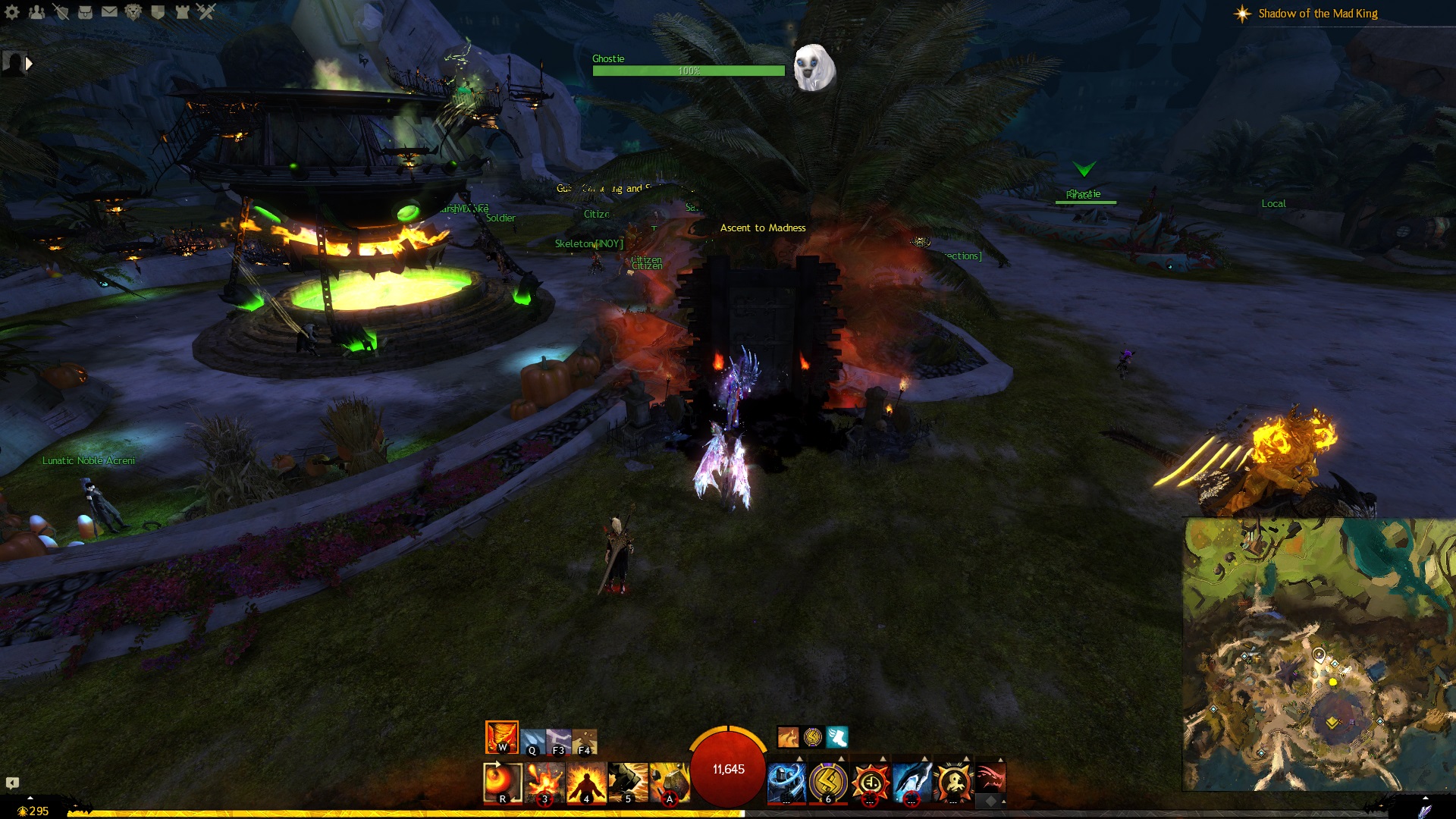Screen dimensions: 1456x819
Task: Open the Black Lion Trading Company lion icon
Action: pos(133,11)
